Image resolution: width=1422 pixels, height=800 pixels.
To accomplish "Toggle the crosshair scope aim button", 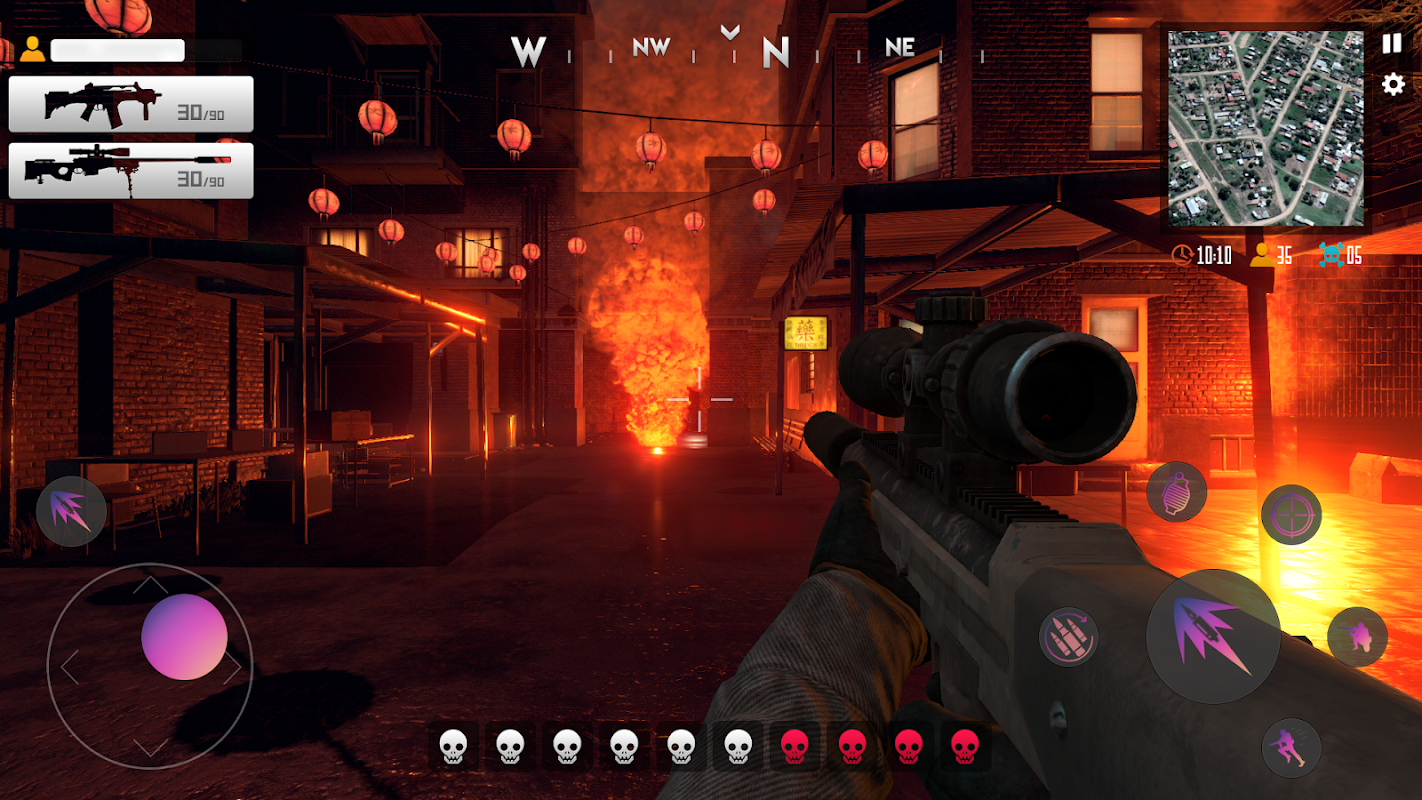I will coord(1291,515).
